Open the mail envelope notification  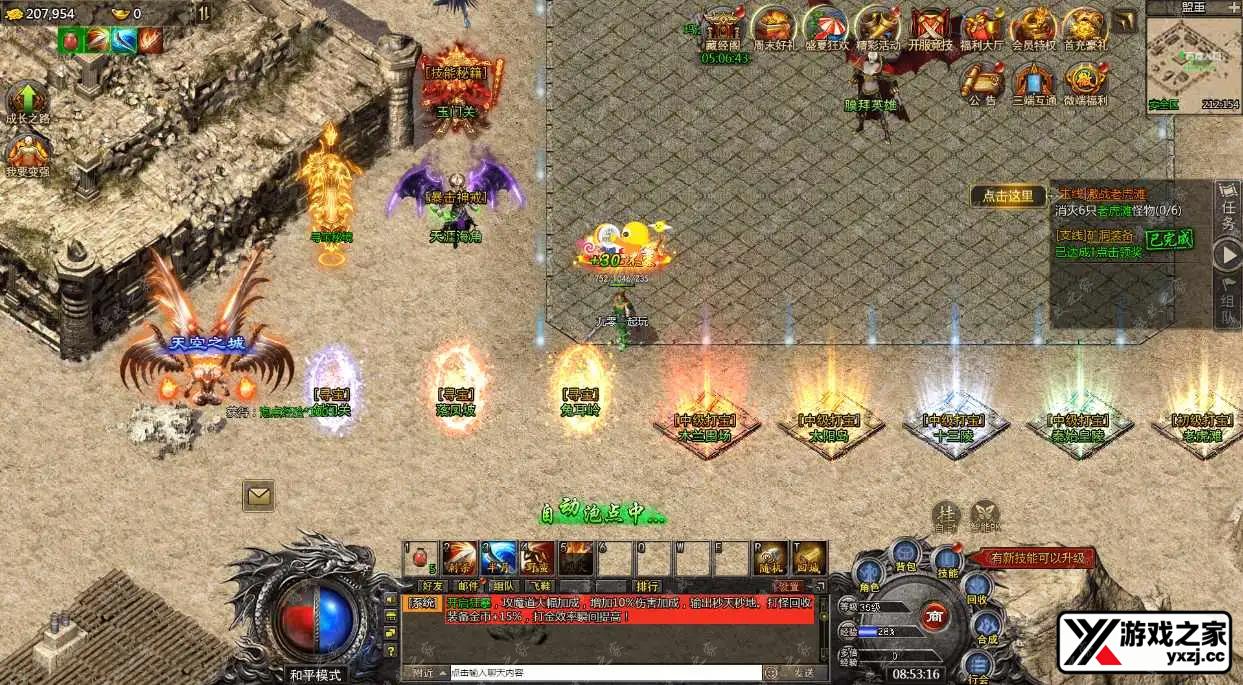[258, 494]
